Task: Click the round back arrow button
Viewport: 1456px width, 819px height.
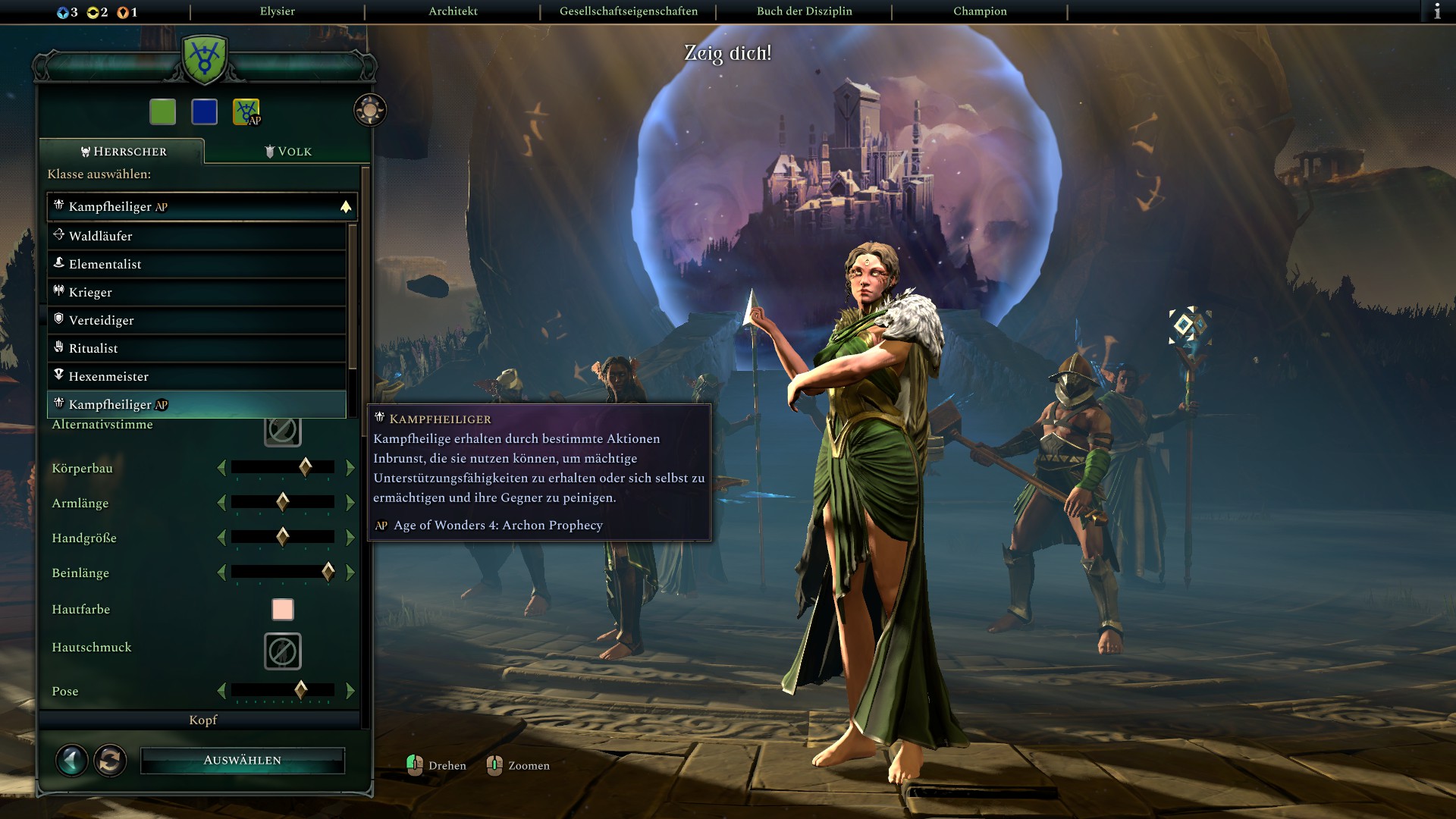Action: coord(72,760)
